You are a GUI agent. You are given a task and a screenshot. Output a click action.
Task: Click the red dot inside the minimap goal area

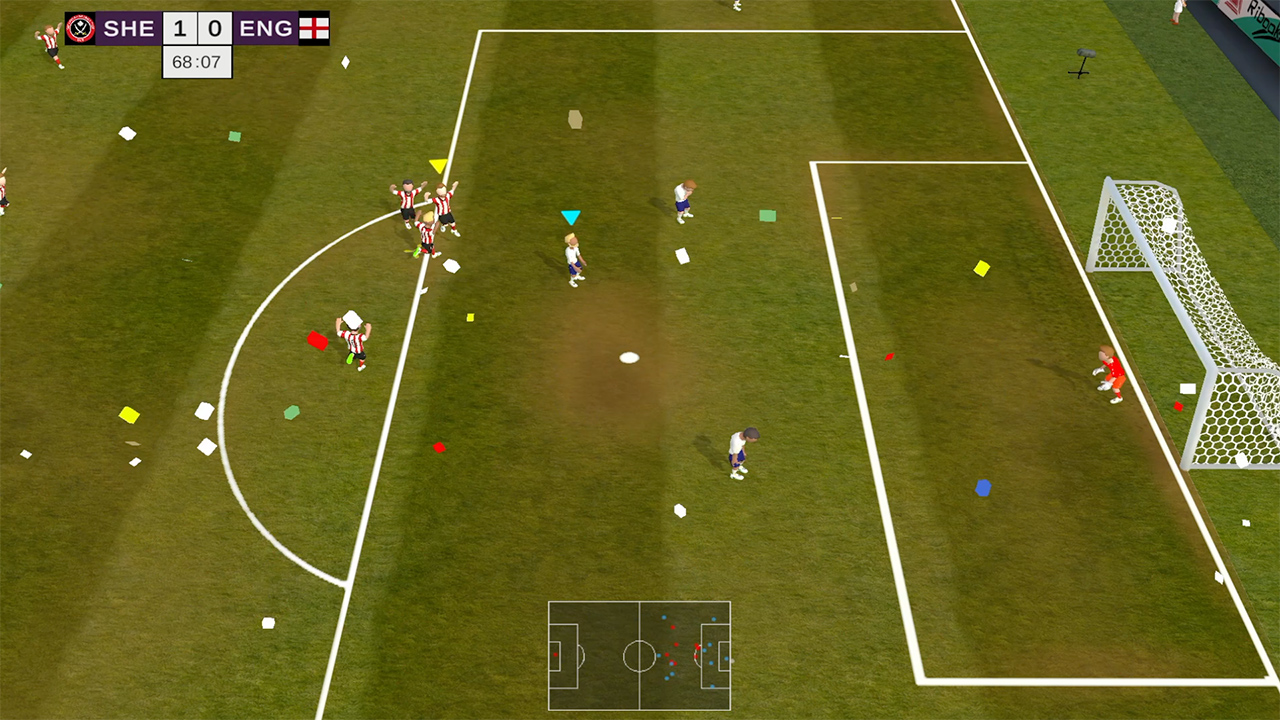coord(556,655)
